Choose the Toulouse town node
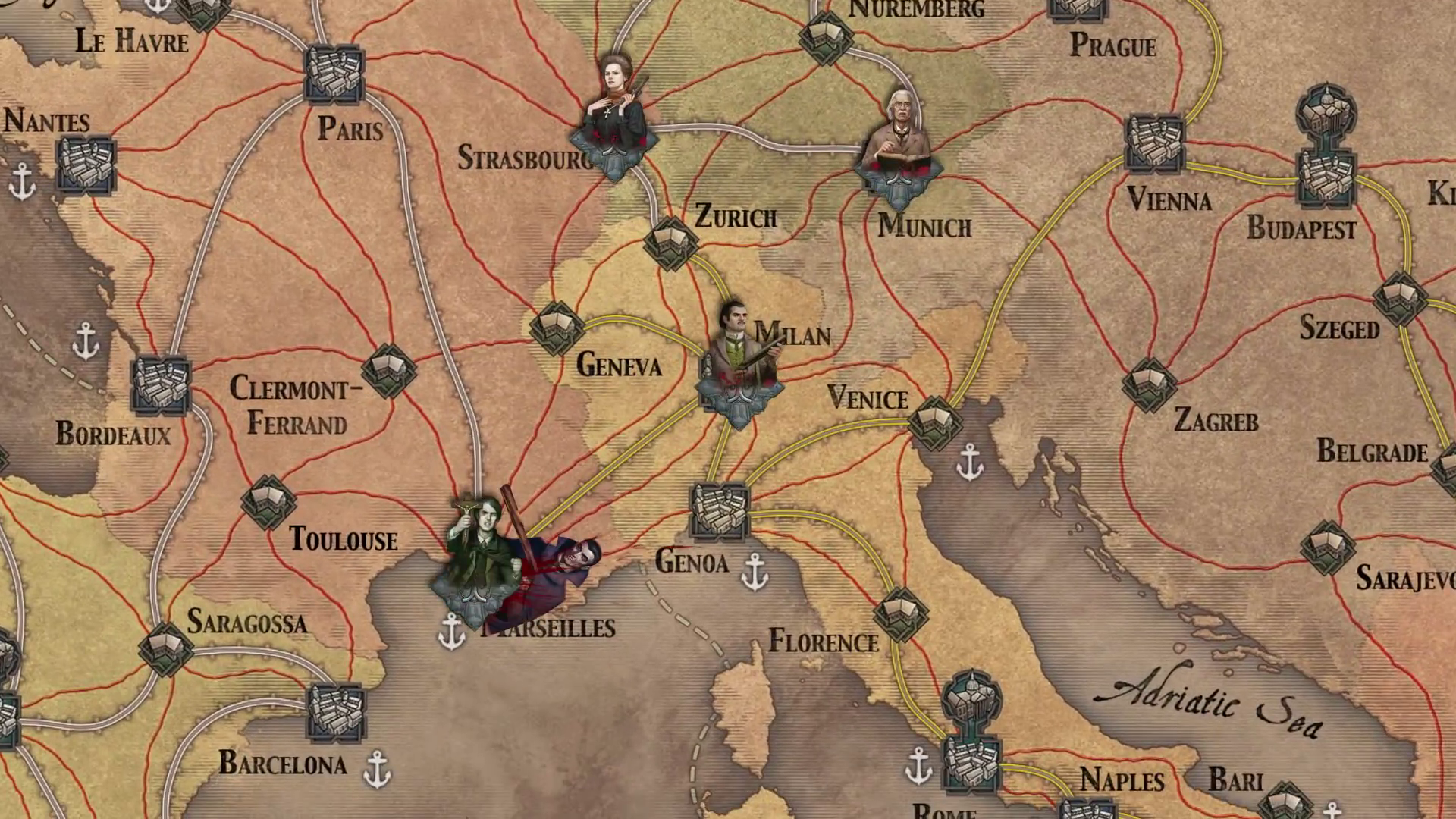Screen dimensions: 1456x819 coord(268,502)
